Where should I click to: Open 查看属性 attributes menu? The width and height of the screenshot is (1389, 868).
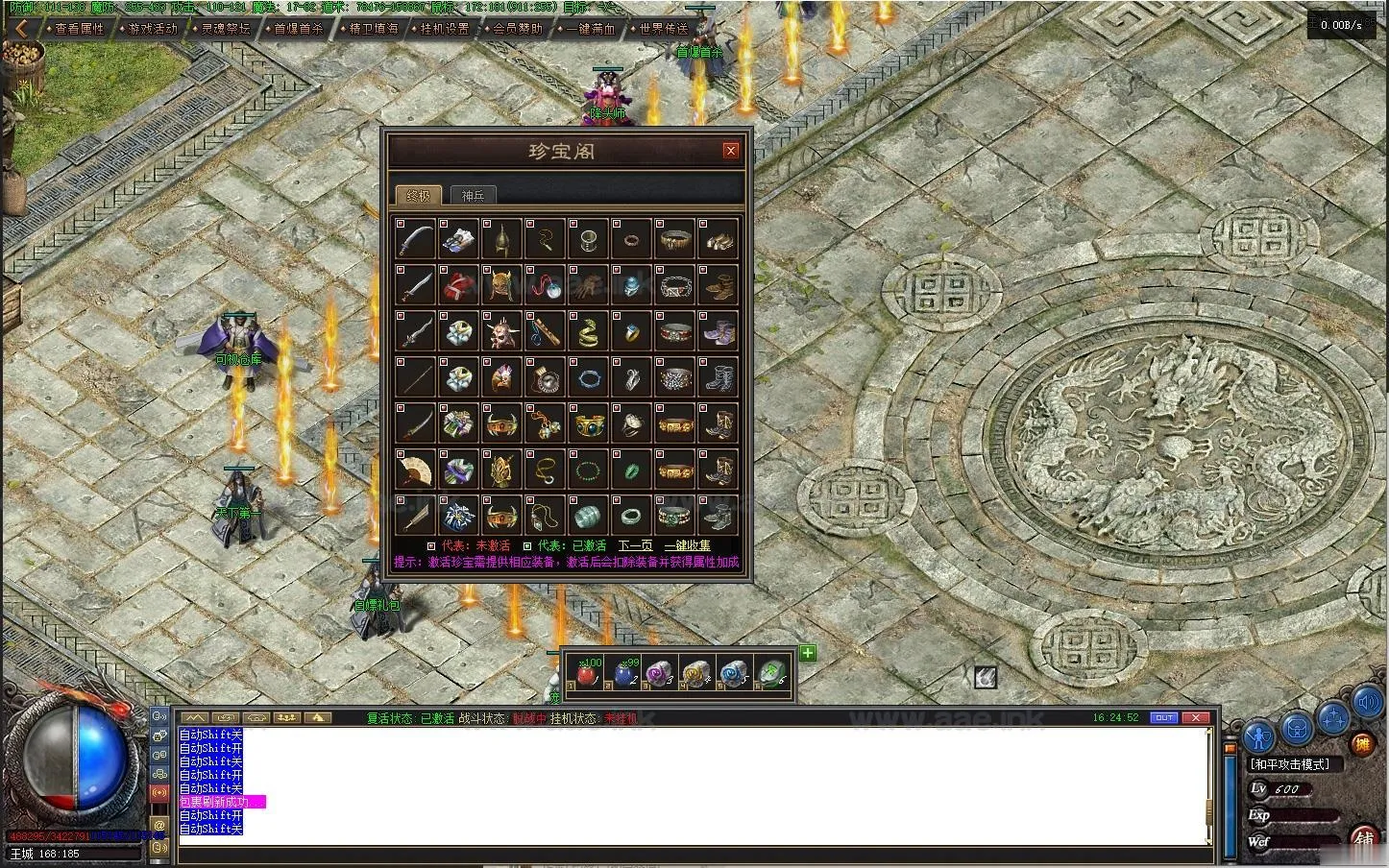(79, 29)
